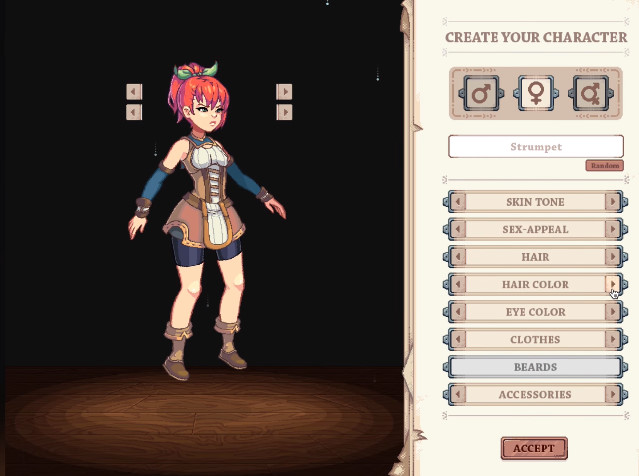Cycle Accessories backward with the left arrow
Image resolution: width=639 pixels, height=476 pixels.
(458, 395)
